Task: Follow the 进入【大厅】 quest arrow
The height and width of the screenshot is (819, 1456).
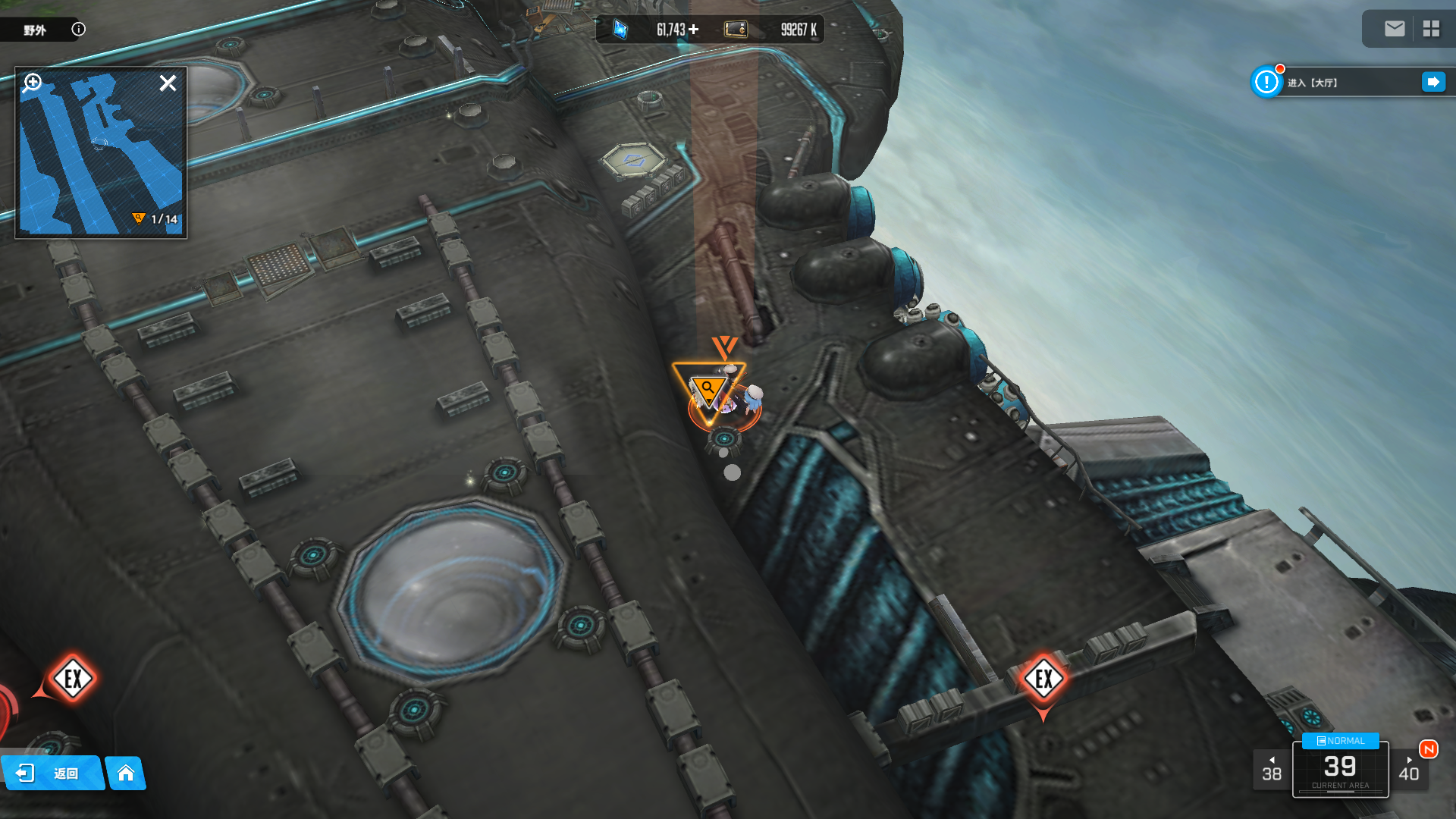Action: coord(1432,82)
